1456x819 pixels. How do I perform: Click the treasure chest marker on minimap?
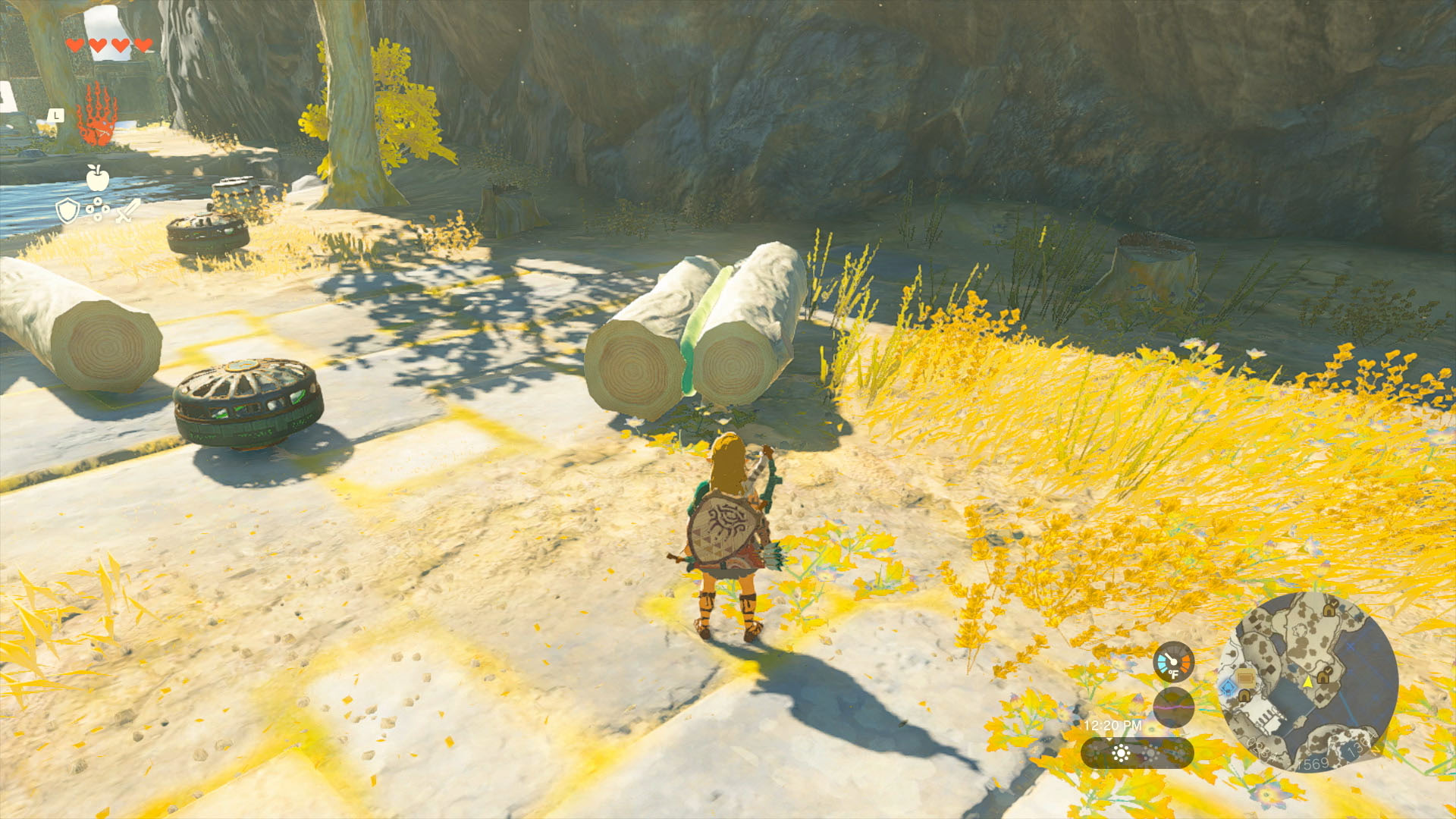point(1245,679)
